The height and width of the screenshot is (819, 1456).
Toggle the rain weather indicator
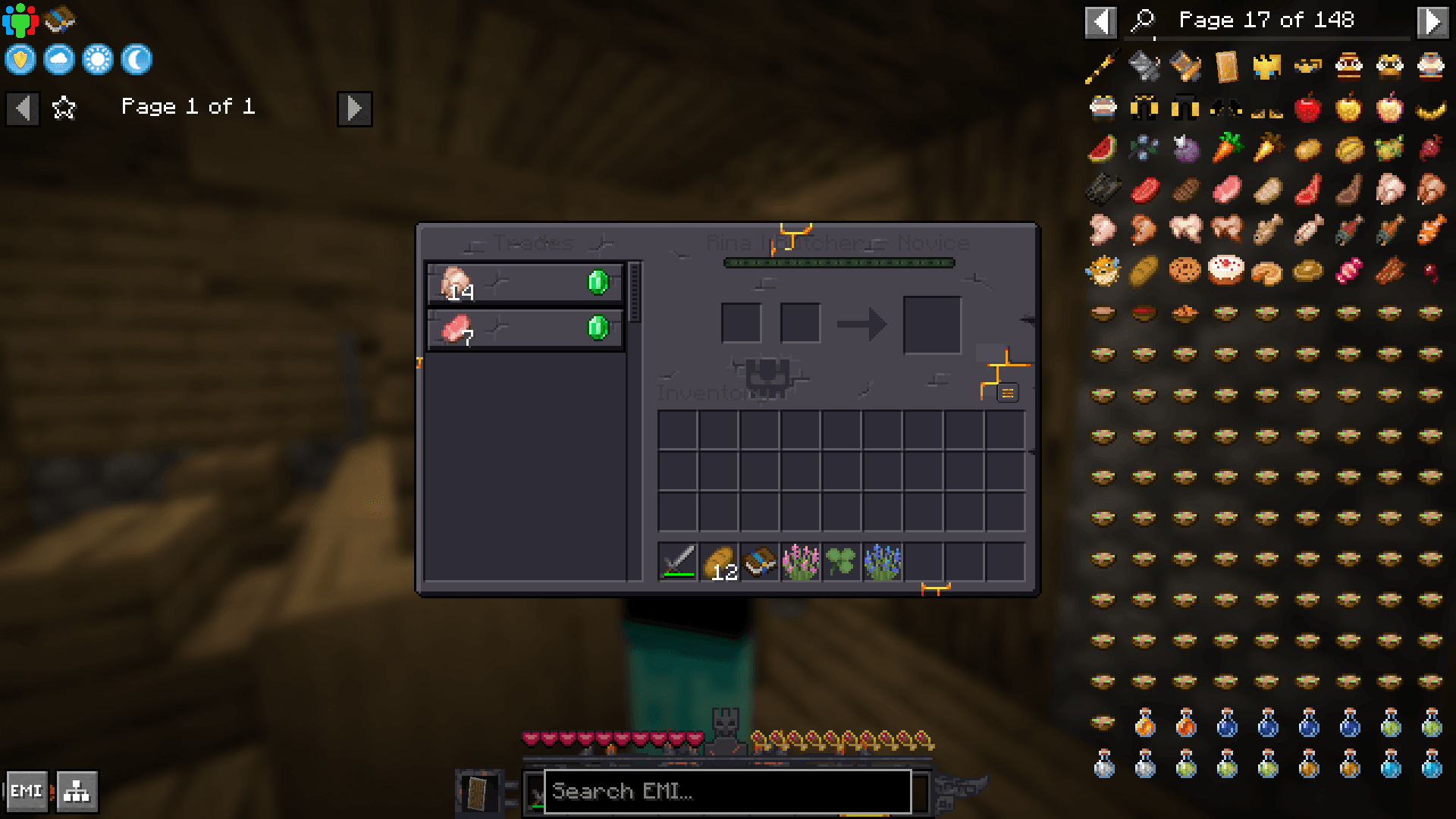click(x=58, y=59)
